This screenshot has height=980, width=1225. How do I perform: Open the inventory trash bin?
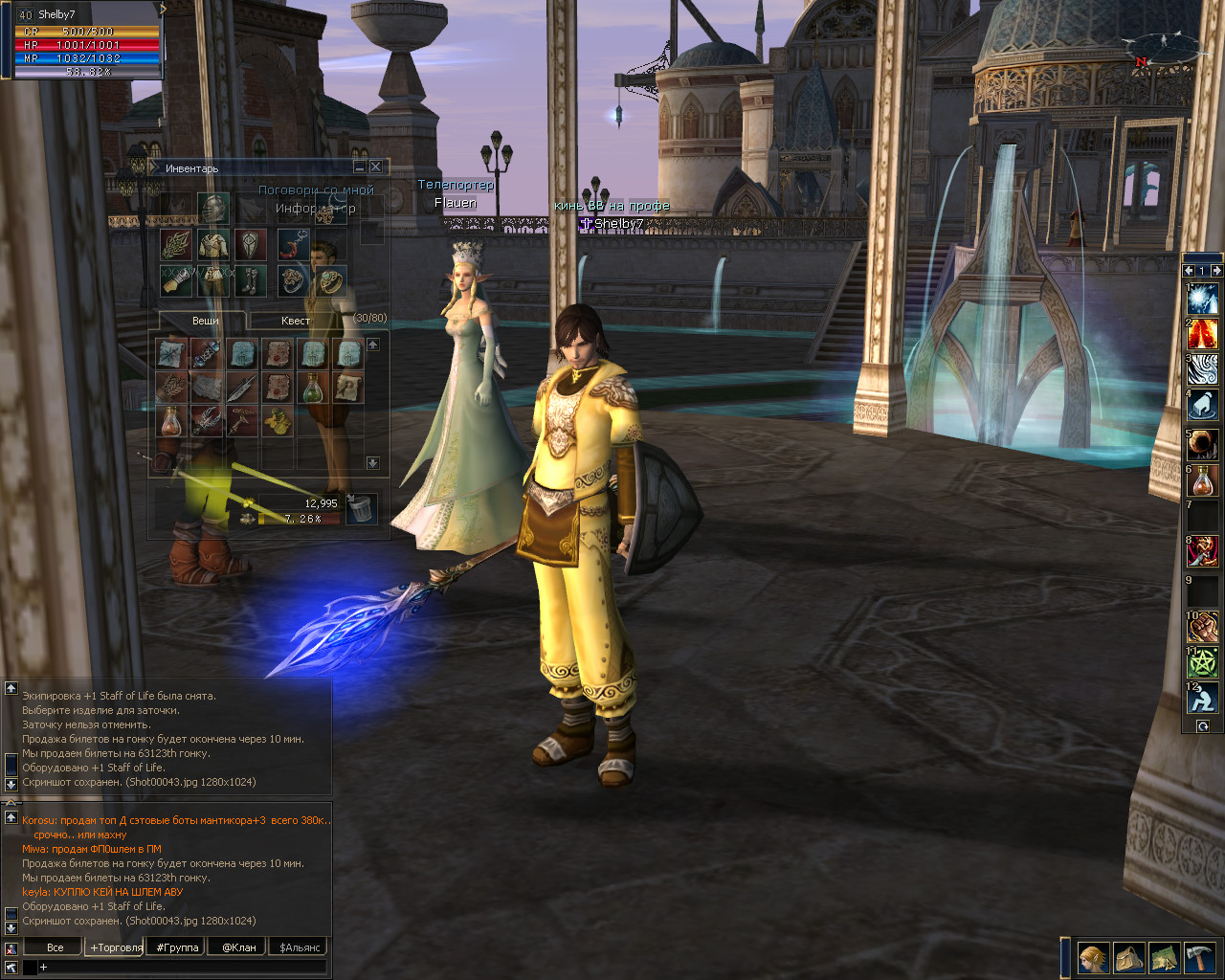click(x=361, y=508)
